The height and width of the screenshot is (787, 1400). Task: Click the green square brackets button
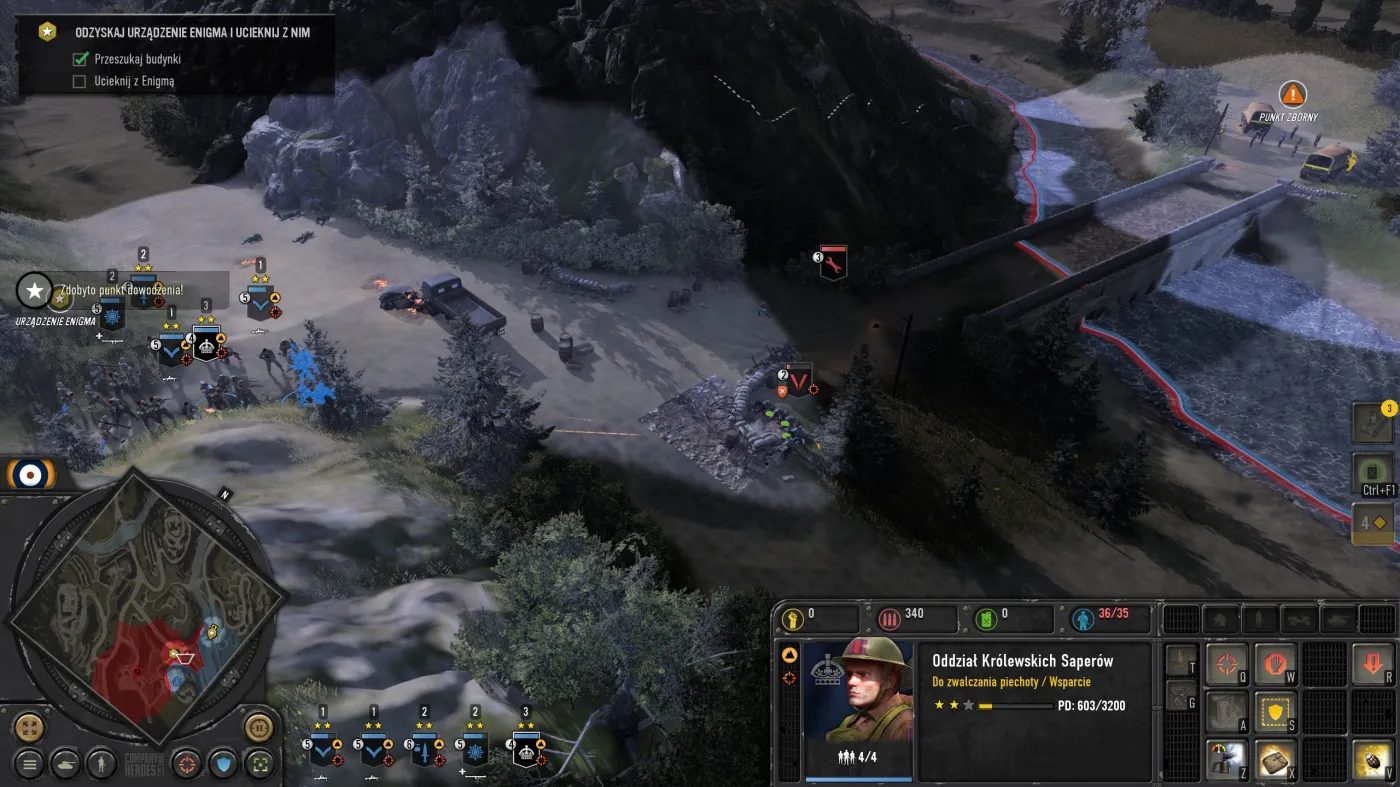[x=259, y=765]
